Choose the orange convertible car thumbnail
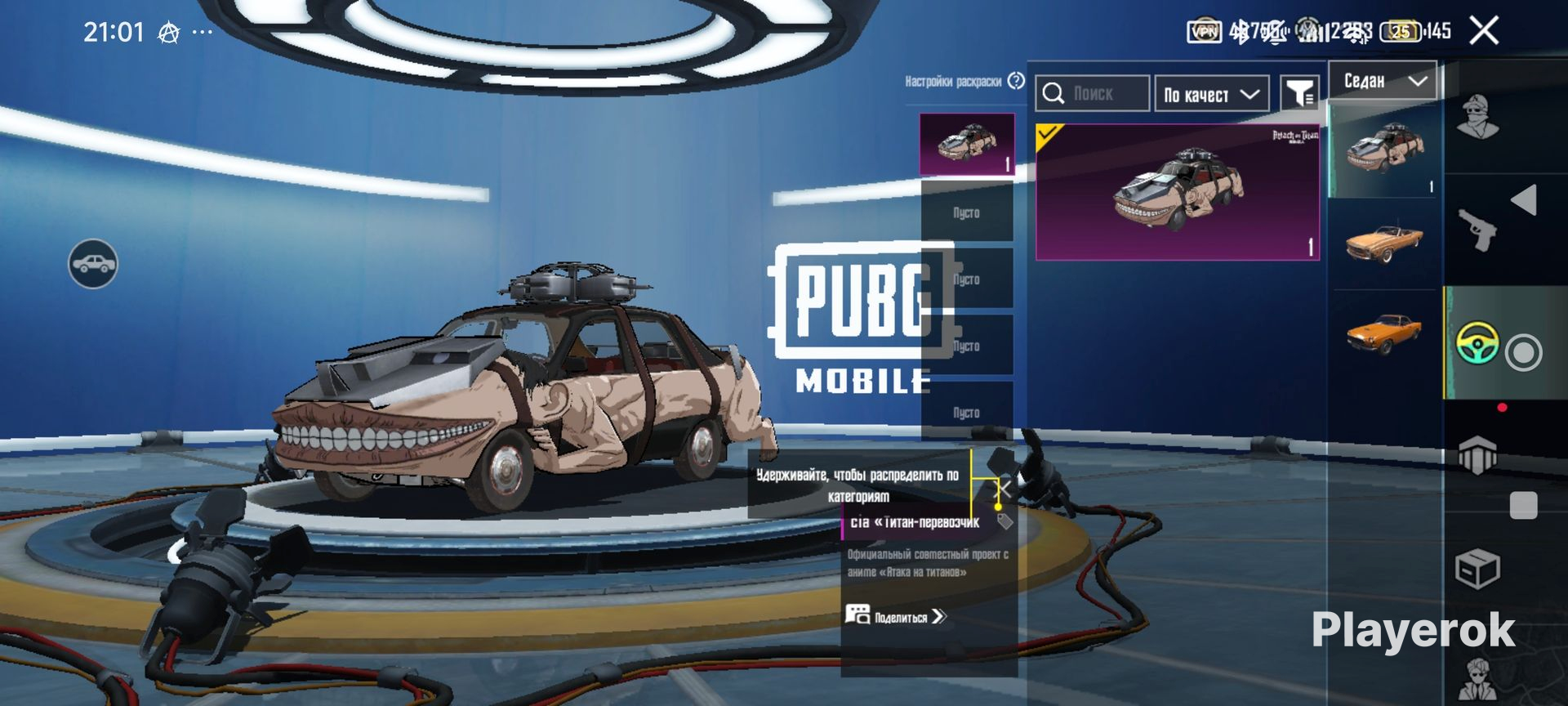Image resolution: width=1568 pixels, height=706 pixels. point(1383,242)
